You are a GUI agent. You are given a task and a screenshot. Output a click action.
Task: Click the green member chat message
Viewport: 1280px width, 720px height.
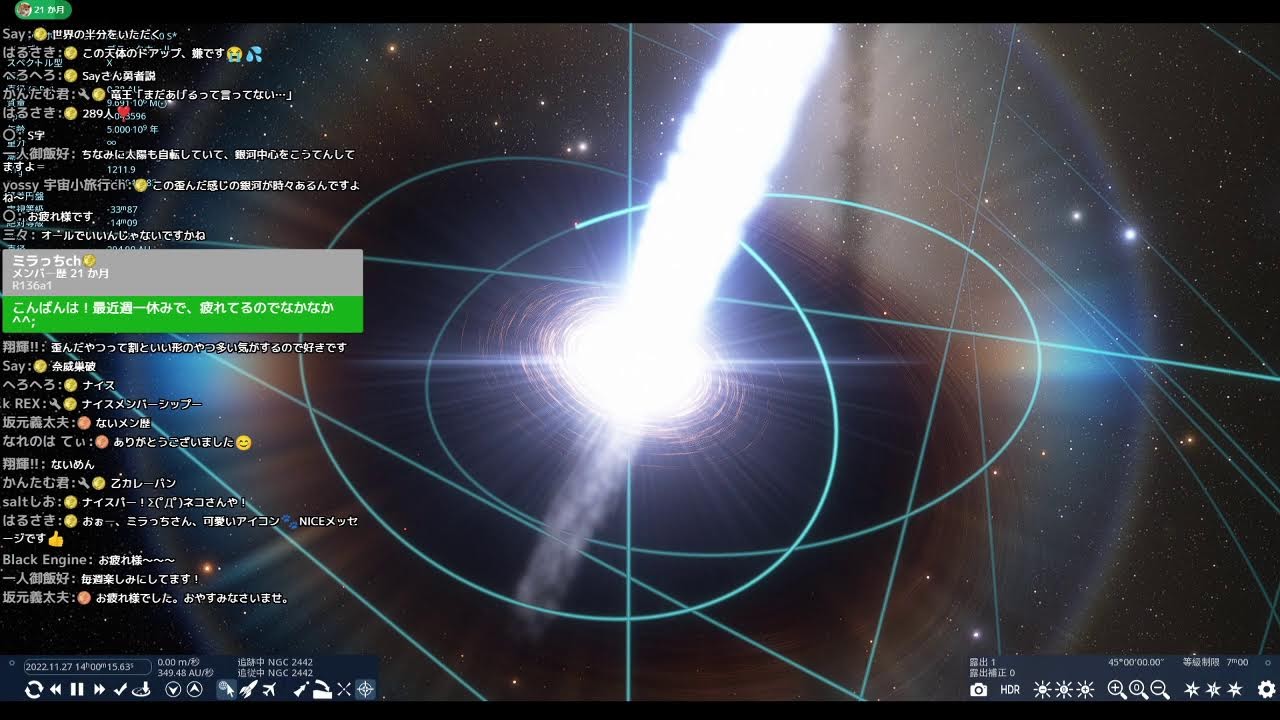[182, 314]
